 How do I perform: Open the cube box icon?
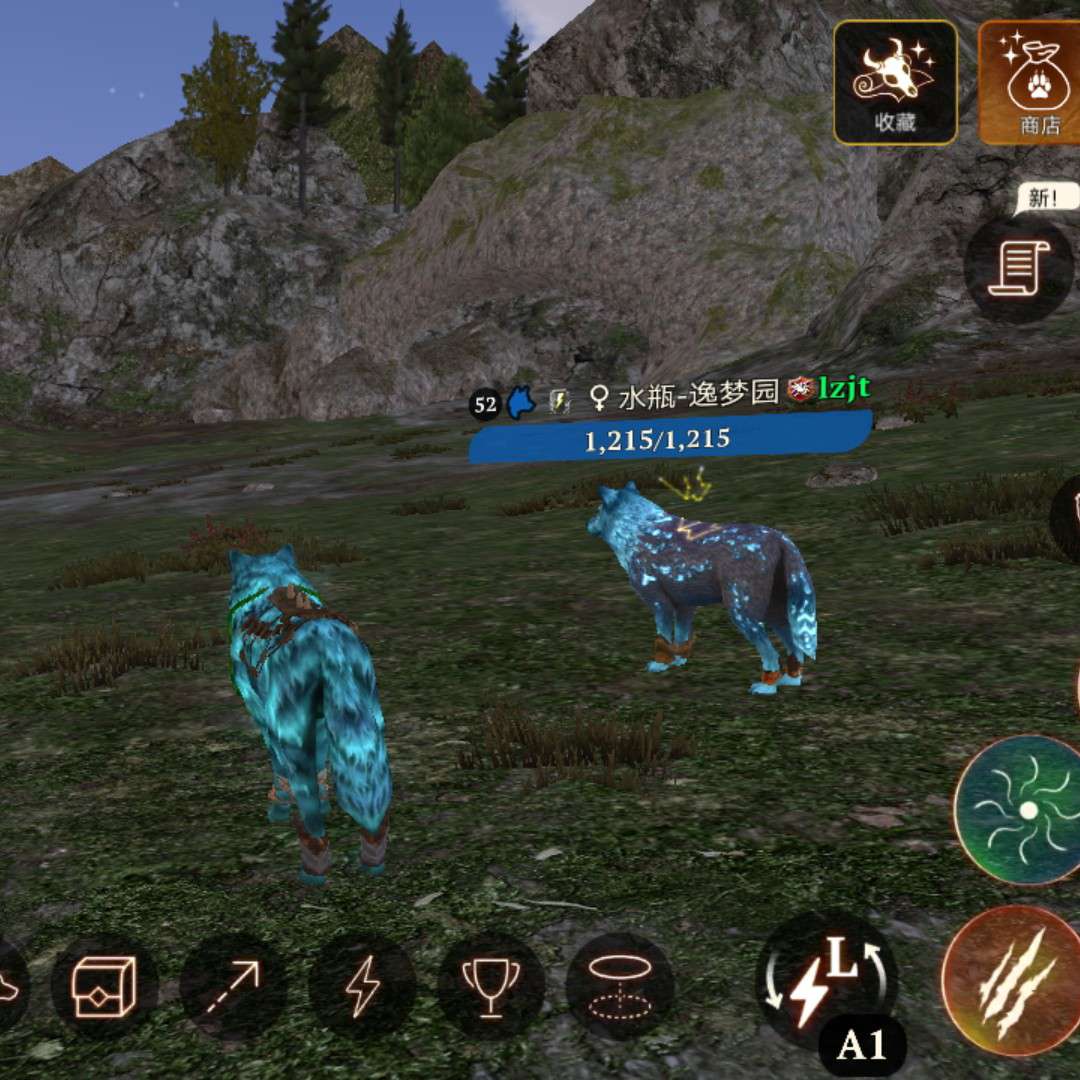tap(104, 986)
